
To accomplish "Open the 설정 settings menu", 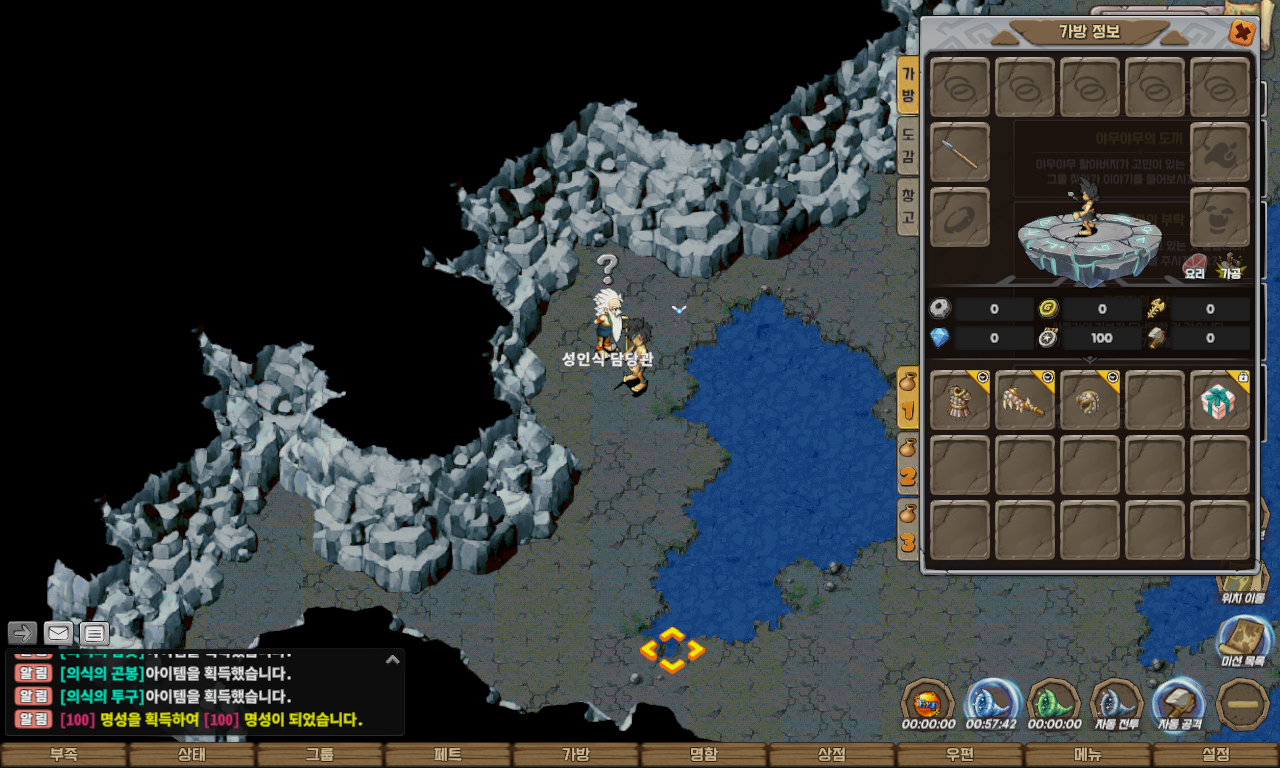I will tap(1216, 755).
